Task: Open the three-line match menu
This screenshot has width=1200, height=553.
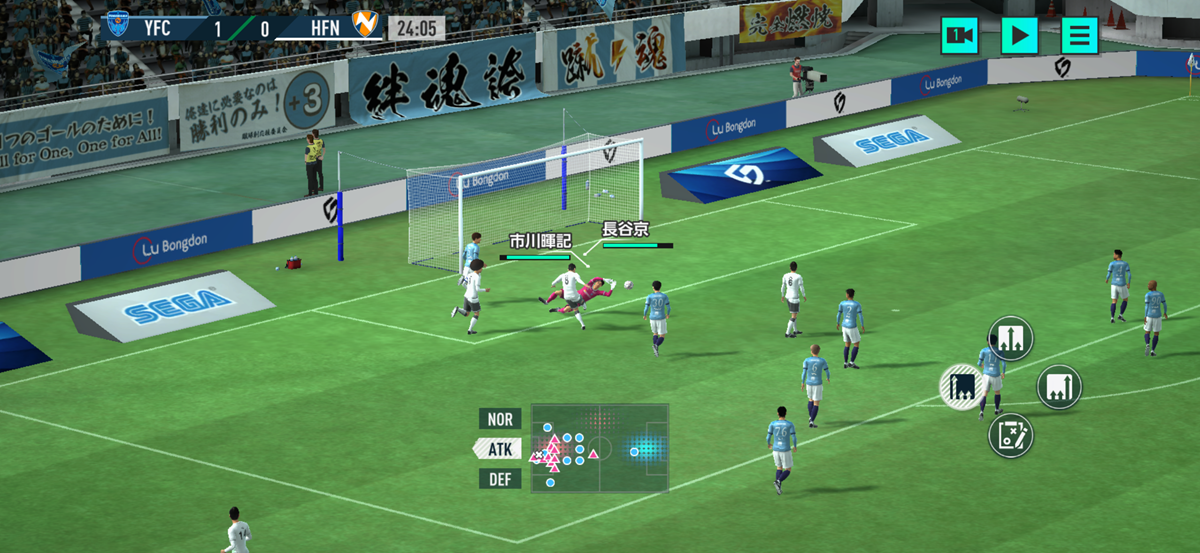Action: tap(1079, 36)
